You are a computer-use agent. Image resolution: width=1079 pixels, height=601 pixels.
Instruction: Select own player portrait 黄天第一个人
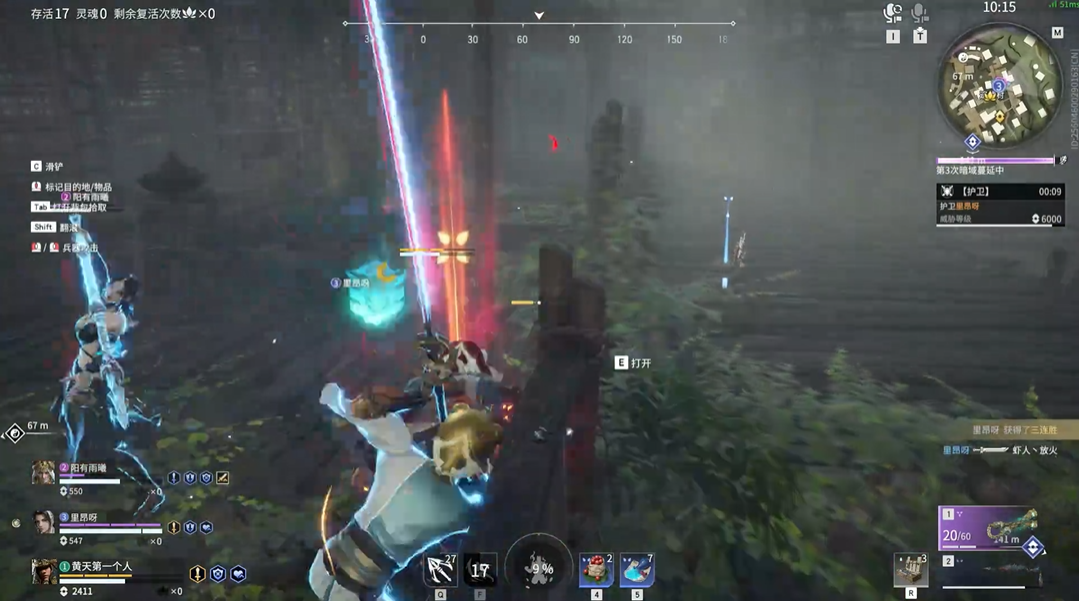[x=44, y=571]
